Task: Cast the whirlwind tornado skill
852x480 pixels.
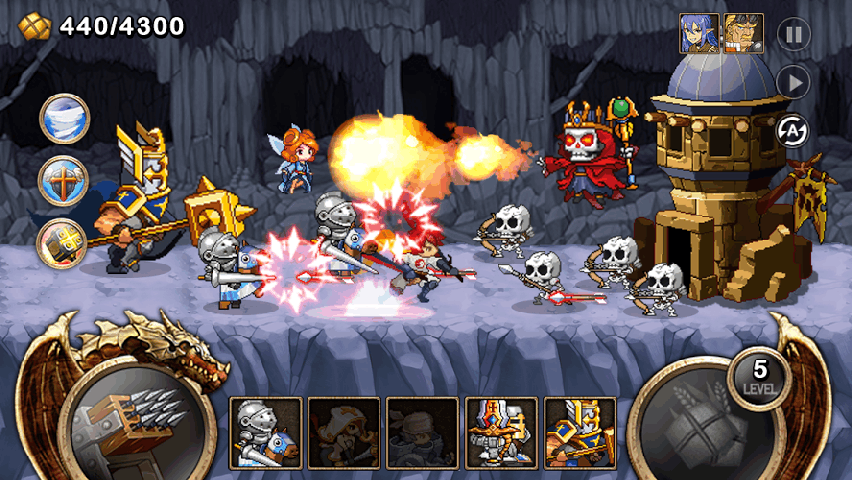Action: [x=65, y=119]
